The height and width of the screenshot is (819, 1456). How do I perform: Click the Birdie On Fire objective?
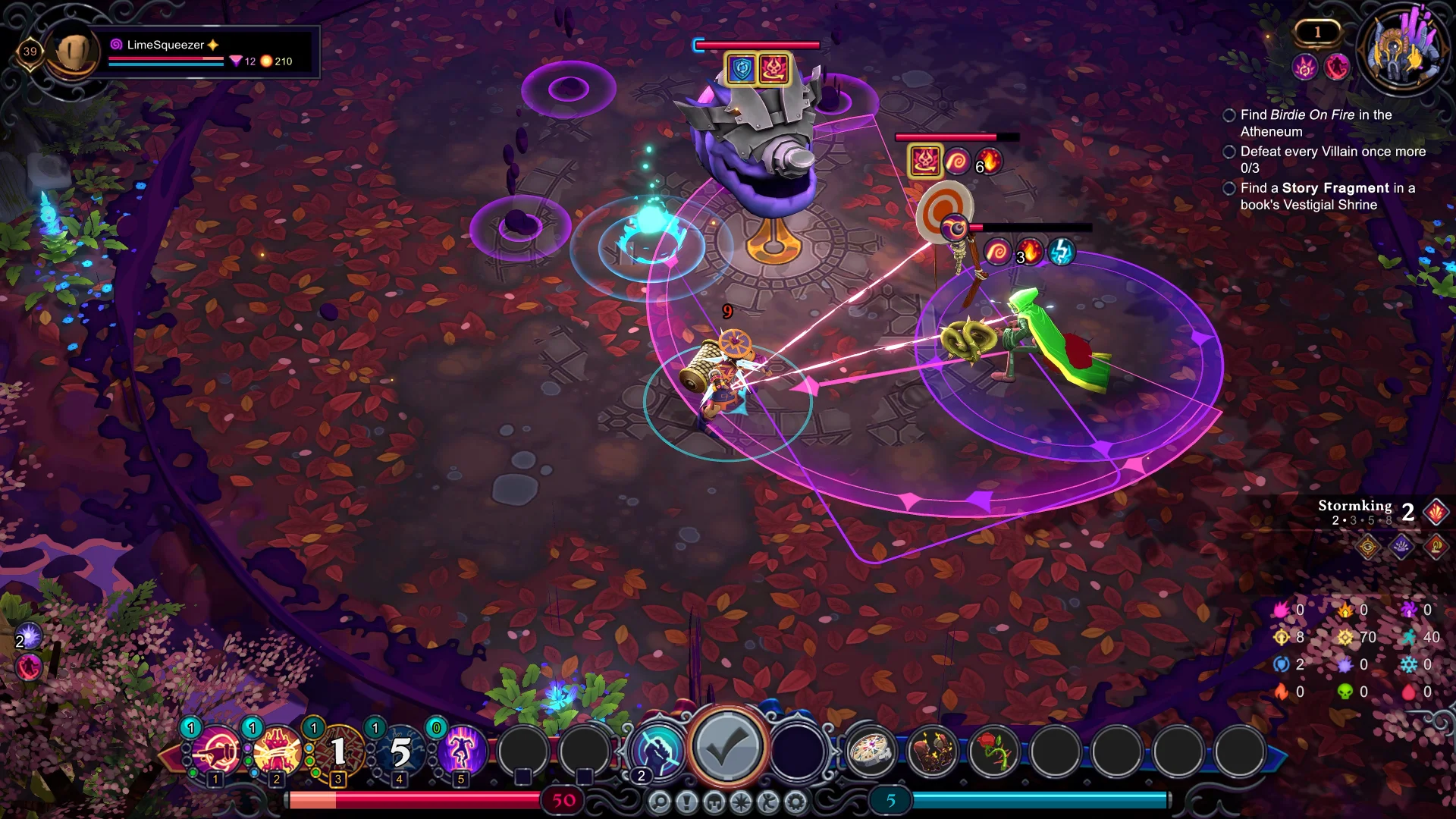[1315, 123]
